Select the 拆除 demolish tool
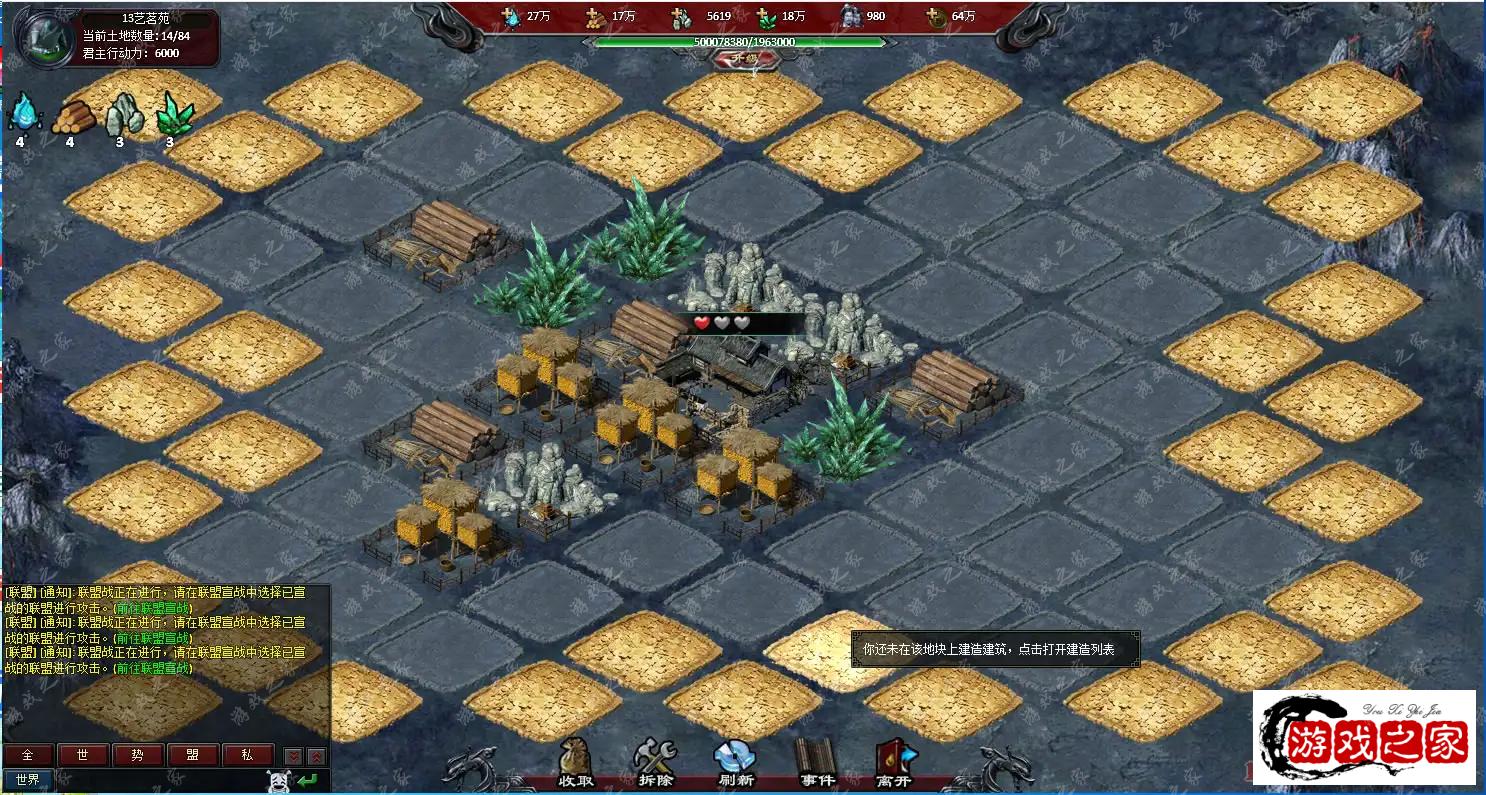1486x795 pixels. coord(655,763)
